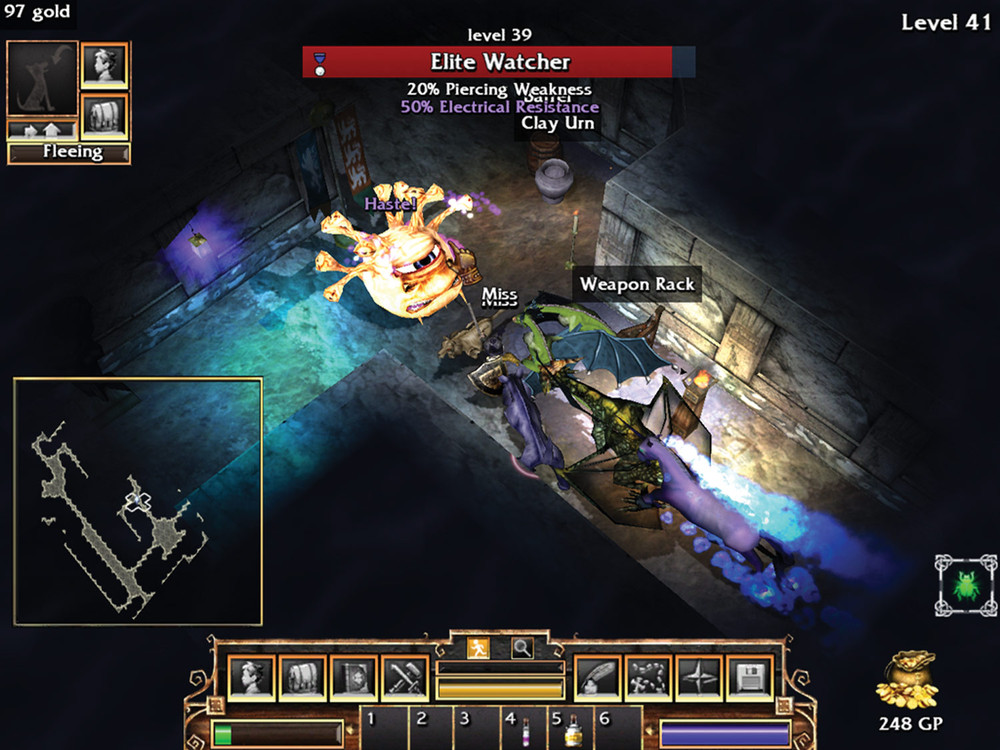Image resolution: width=1000 pixels, height=750 pixels.
Task: Open the hero character portrait panel
Action: 250,678
